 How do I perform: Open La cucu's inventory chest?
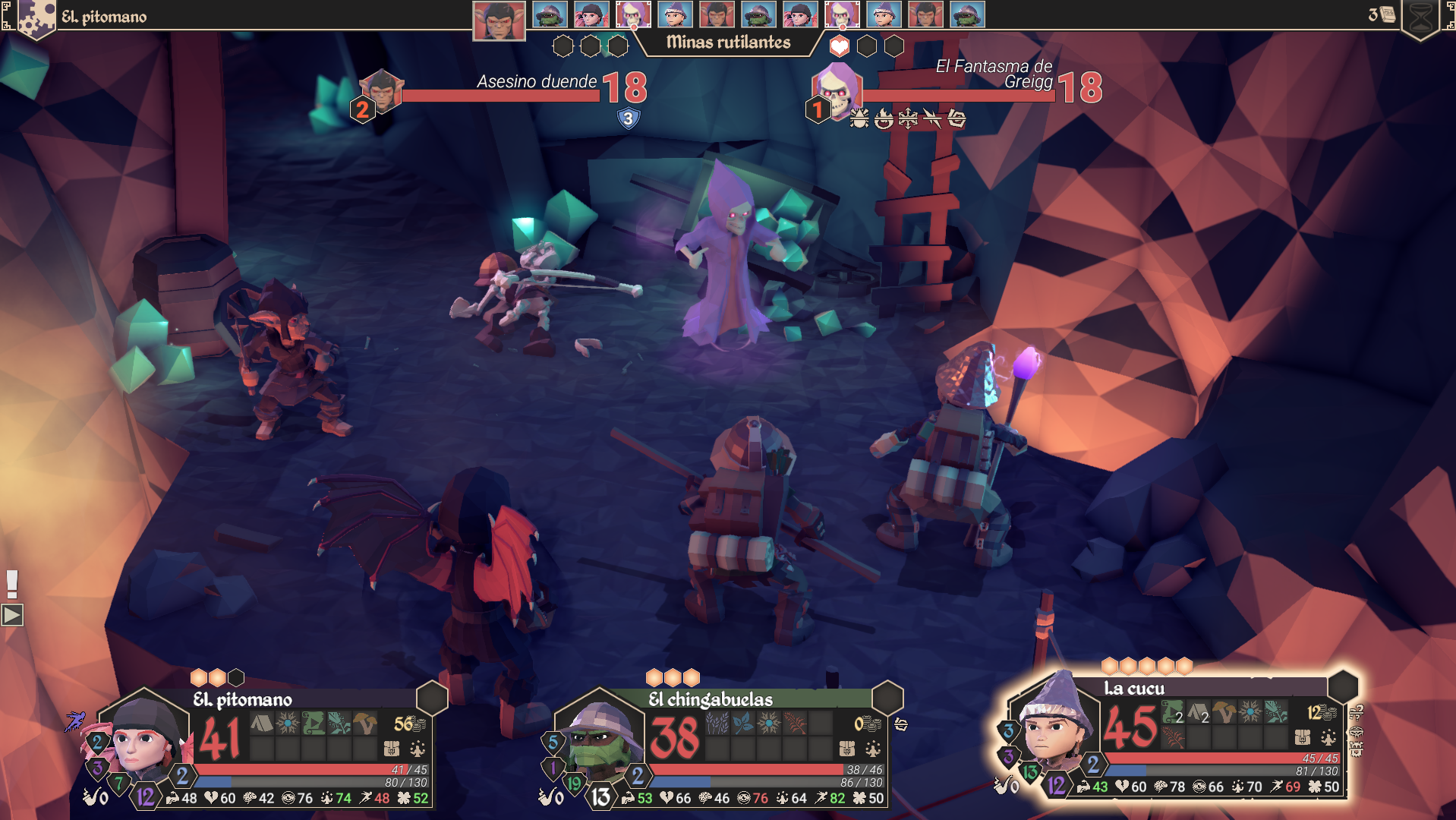[1303, 737]
